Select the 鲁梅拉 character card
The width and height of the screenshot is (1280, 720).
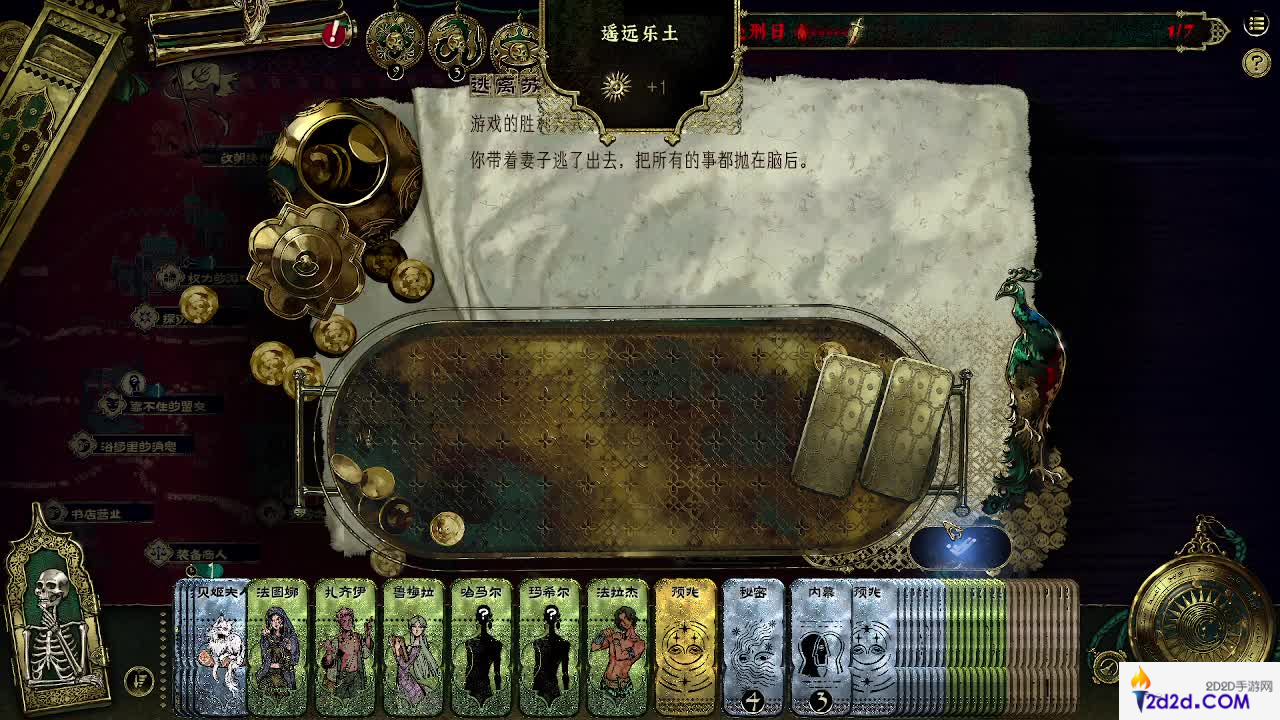(413, 646)
